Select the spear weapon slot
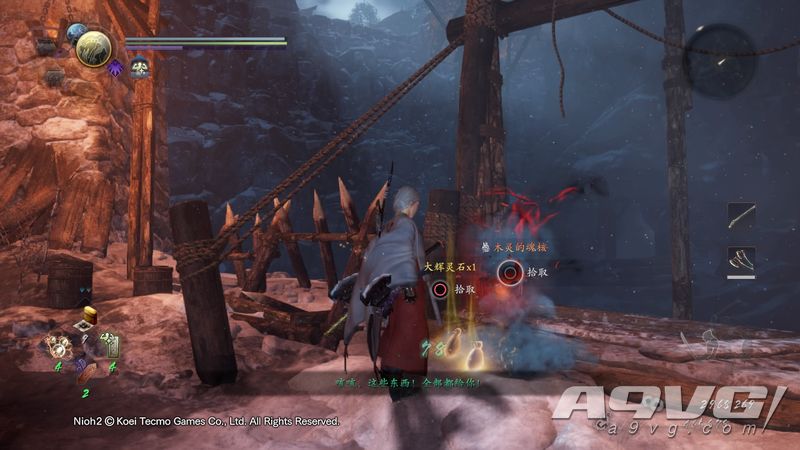The height and width of the screenshot is (450, 800). click(x=741, y=216)
